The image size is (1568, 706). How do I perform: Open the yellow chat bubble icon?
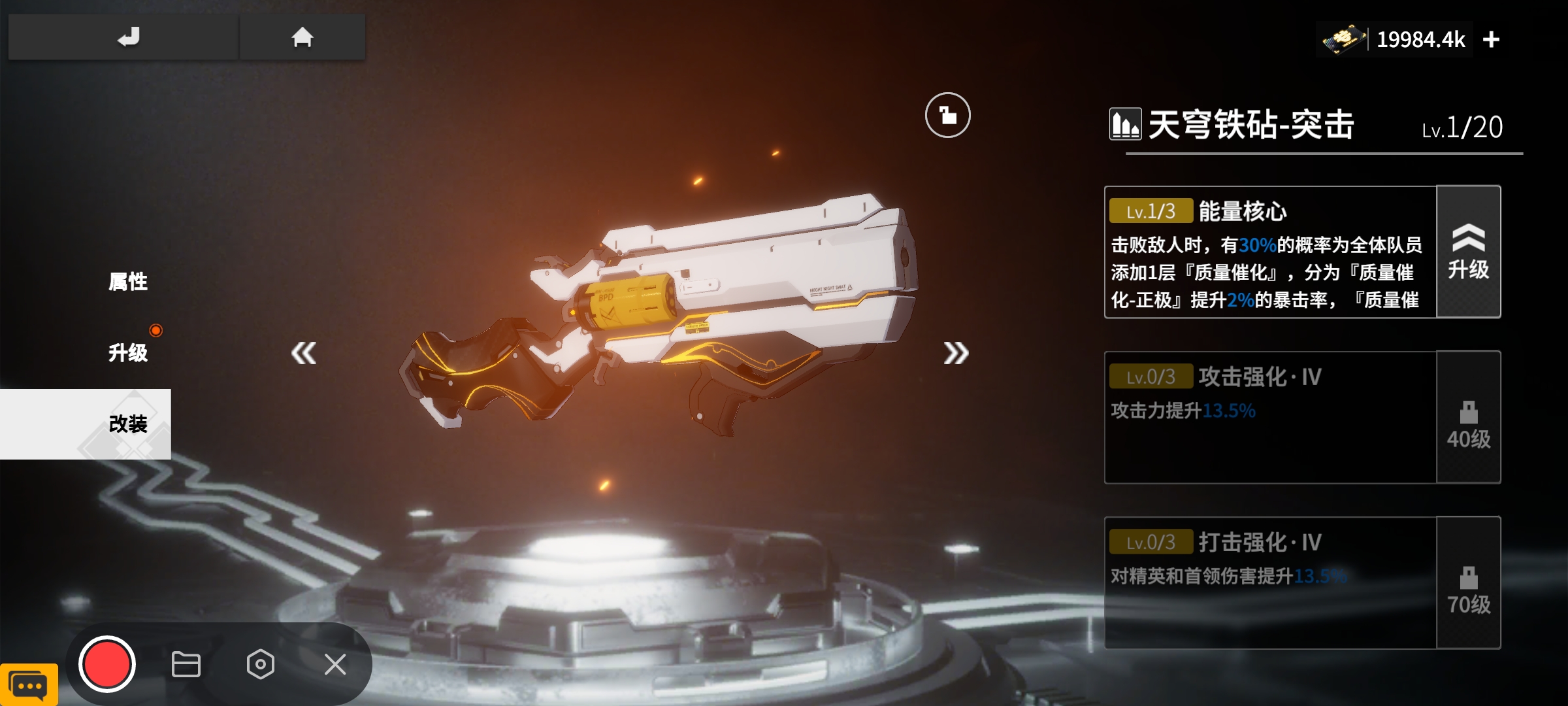tap(29, 685)
